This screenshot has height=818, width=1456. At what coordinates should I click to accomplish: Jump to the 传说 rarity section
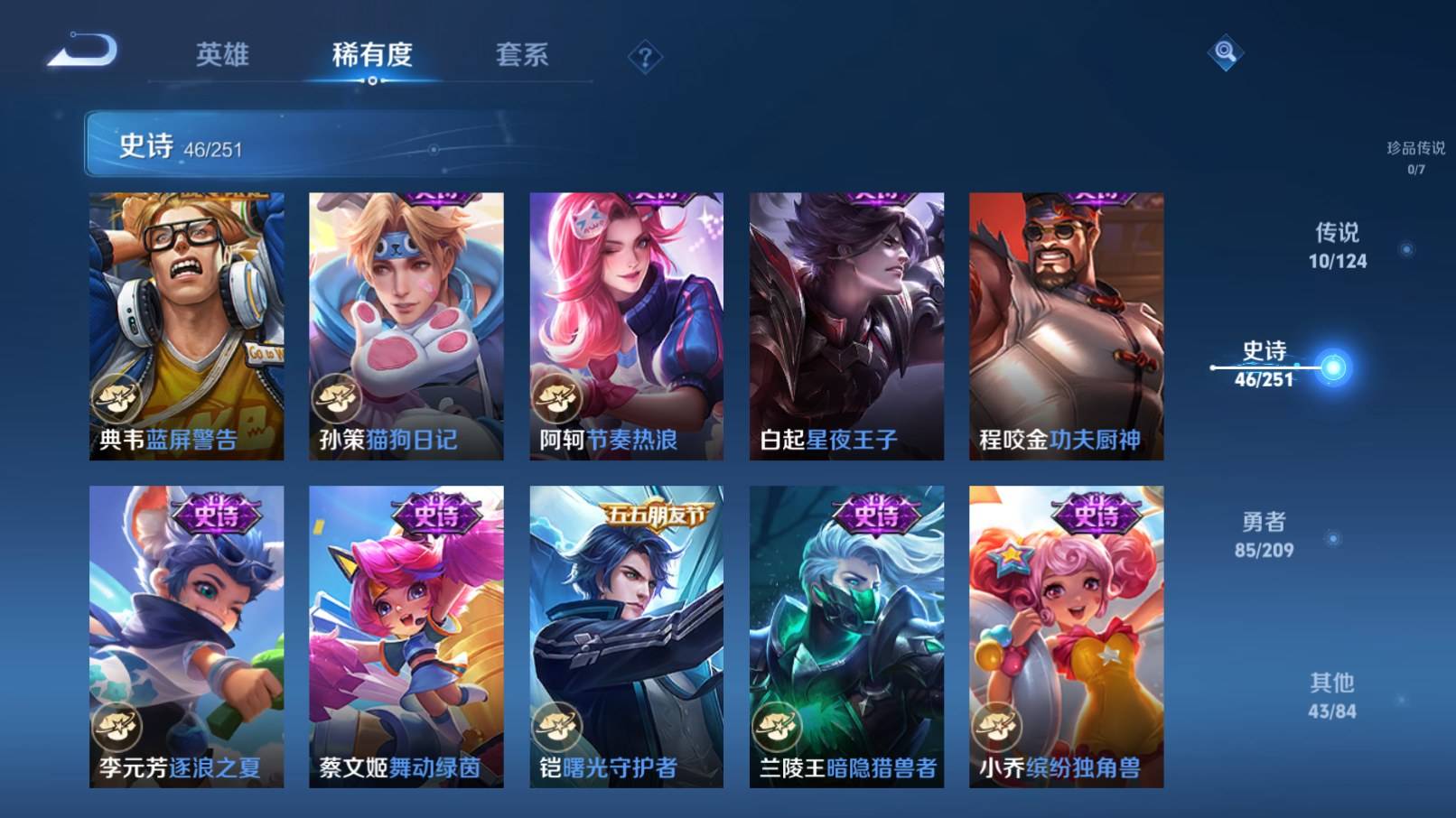tap(1338, 246)
